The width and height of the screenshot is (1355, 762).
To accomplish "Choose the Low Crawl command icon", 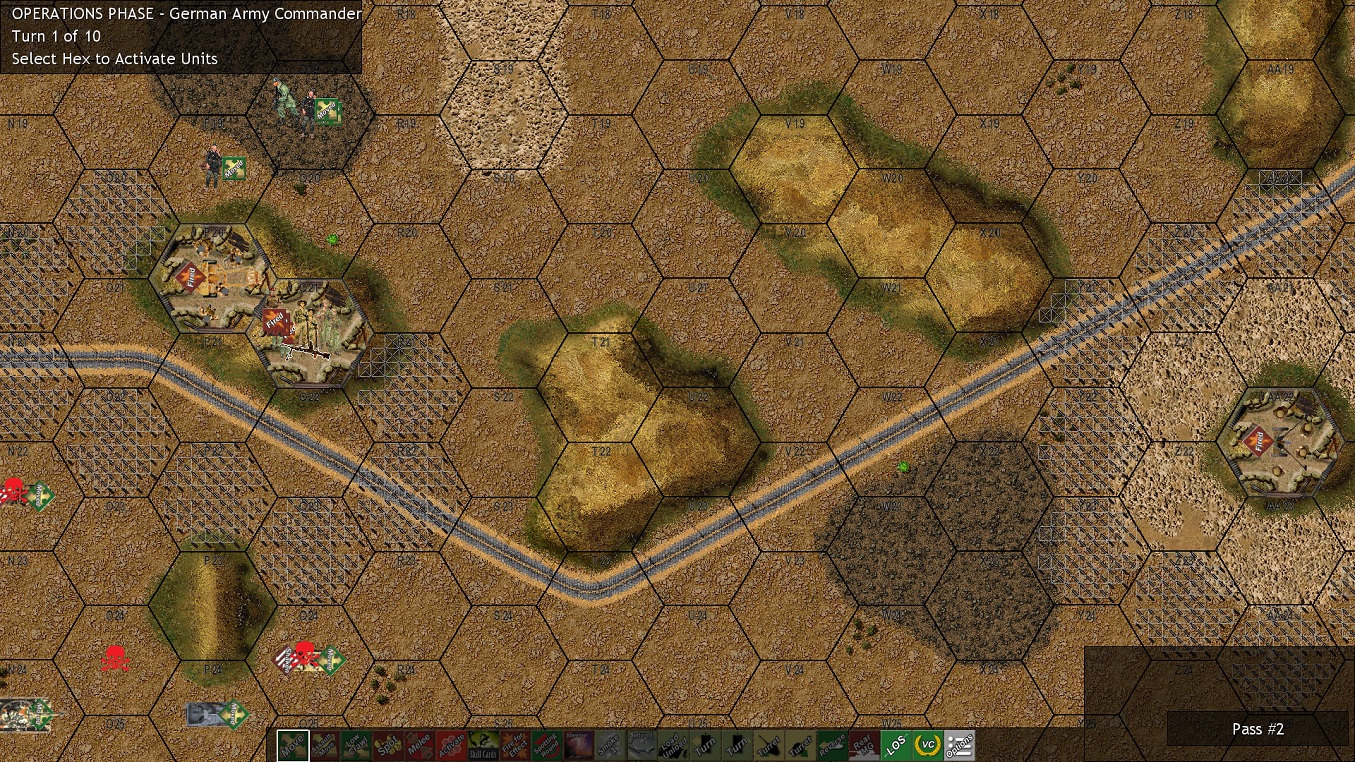I will click(357, 745).
